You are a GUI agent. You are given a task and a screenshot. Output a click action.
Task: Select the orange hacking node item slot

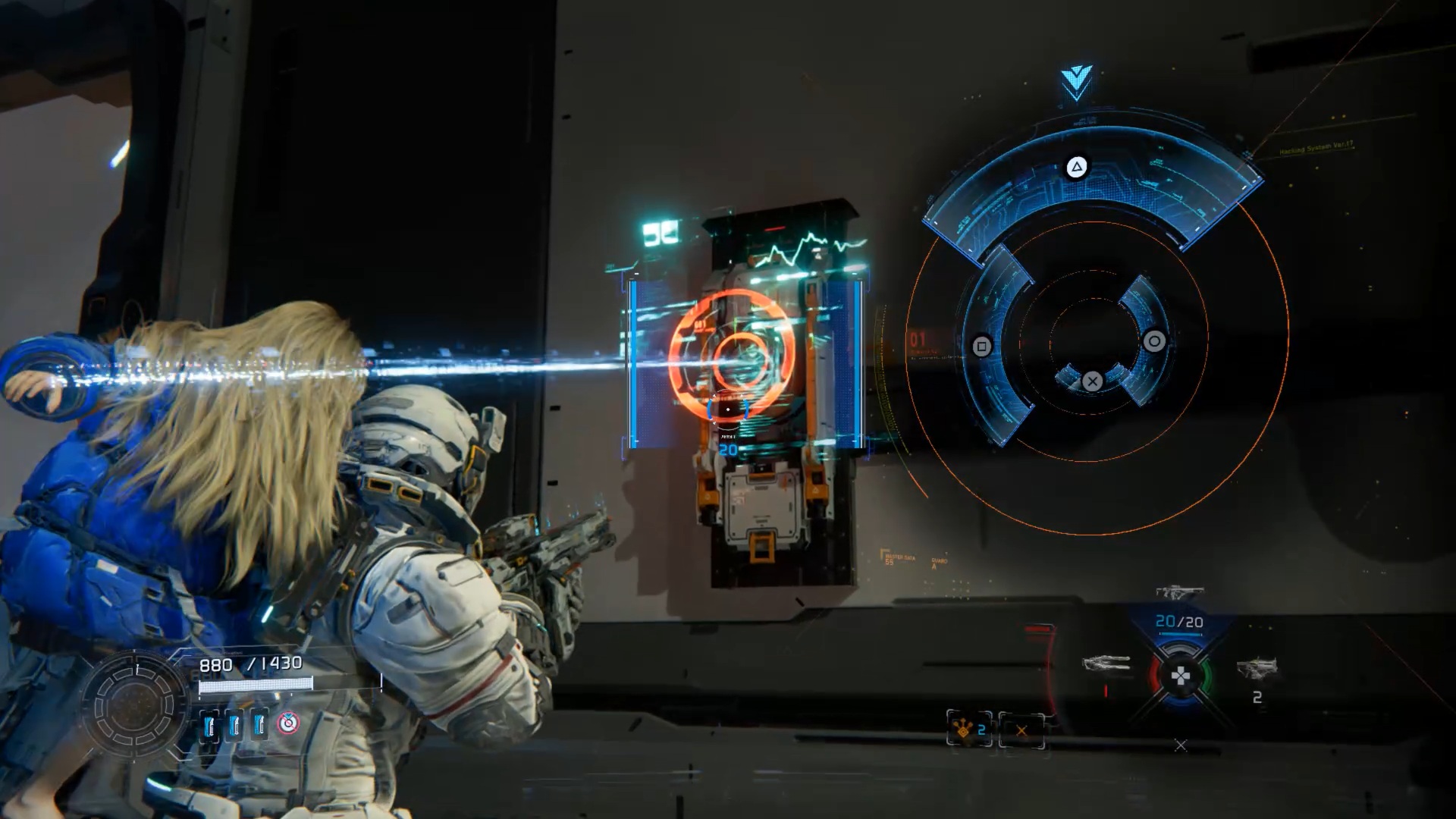click(x=968, y=730)
